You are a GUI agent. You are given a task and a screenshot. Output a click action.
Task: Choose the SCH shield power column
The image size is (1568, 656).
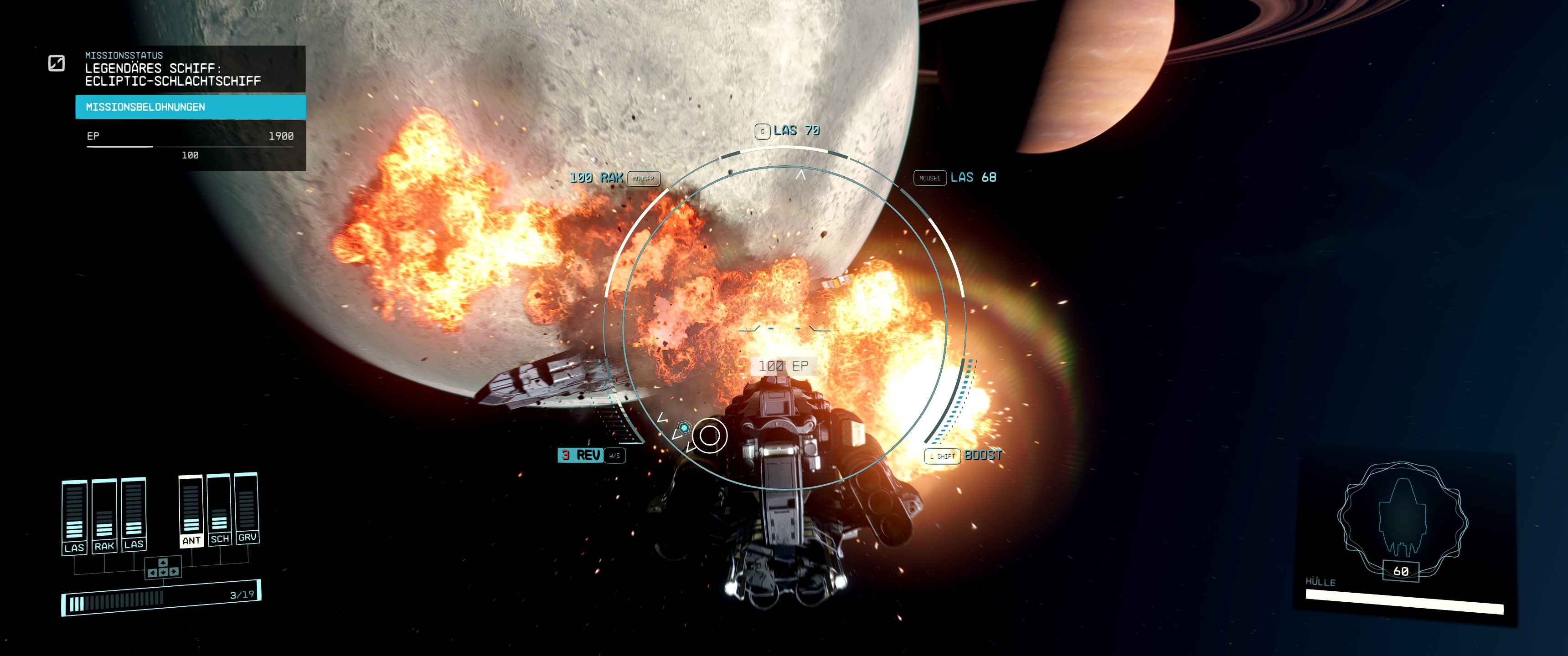[x=219, y=509]
